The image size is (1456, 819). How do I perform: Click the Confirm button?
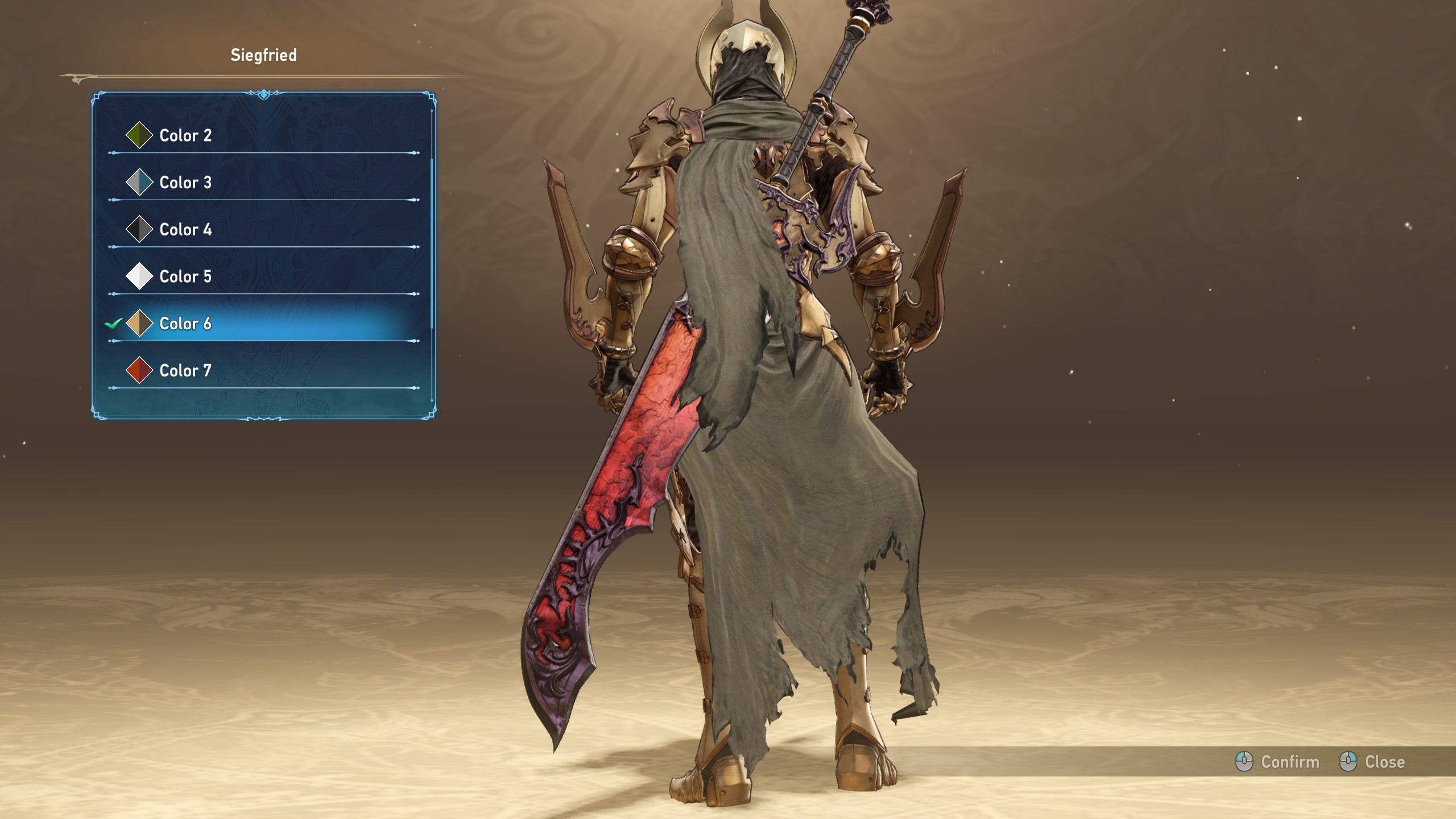pos(1277,762)
